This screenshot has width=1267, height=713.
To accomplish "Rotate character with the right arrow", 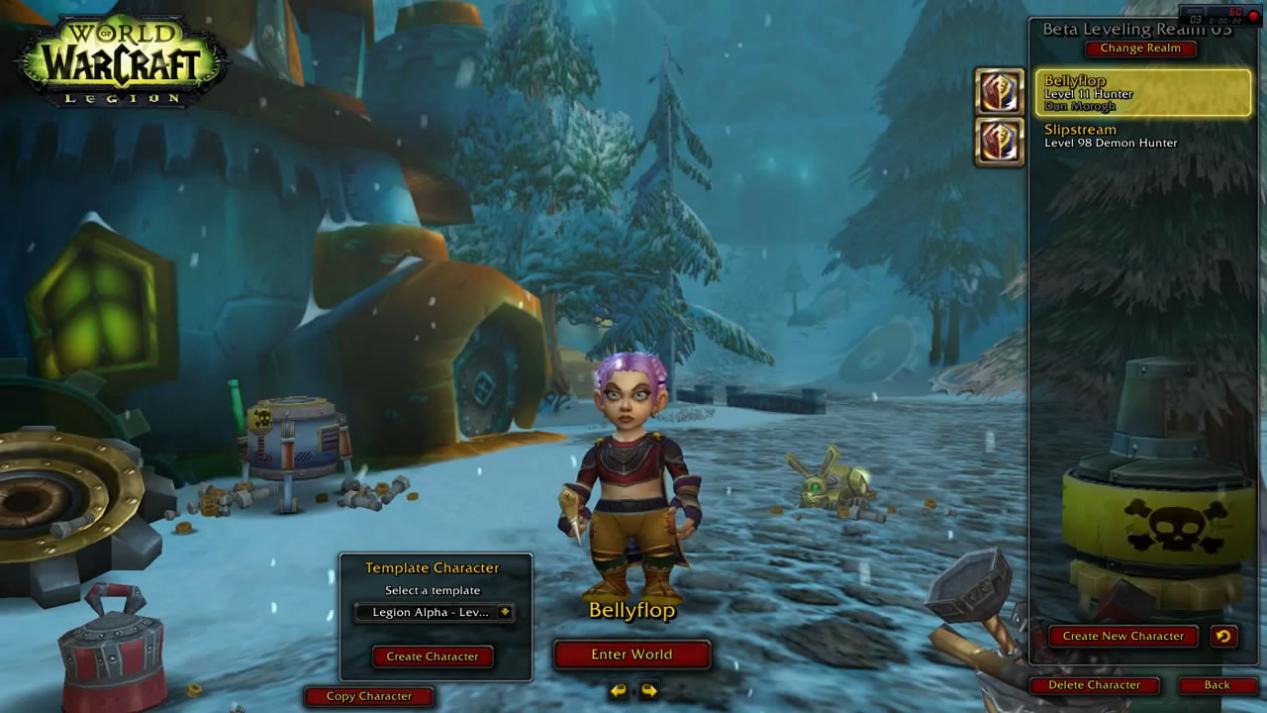I will click(x=649, y=690).
